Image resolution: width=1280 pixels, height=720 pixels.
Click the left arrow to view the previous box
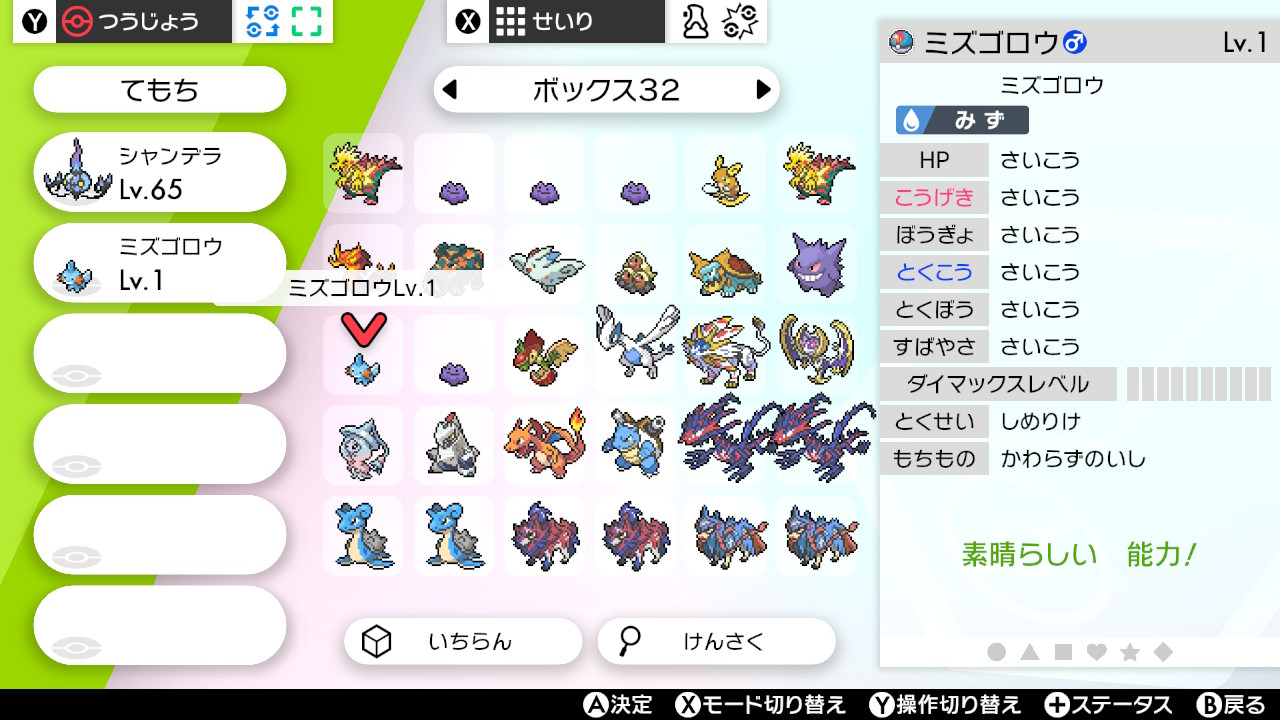coord(448,89)
